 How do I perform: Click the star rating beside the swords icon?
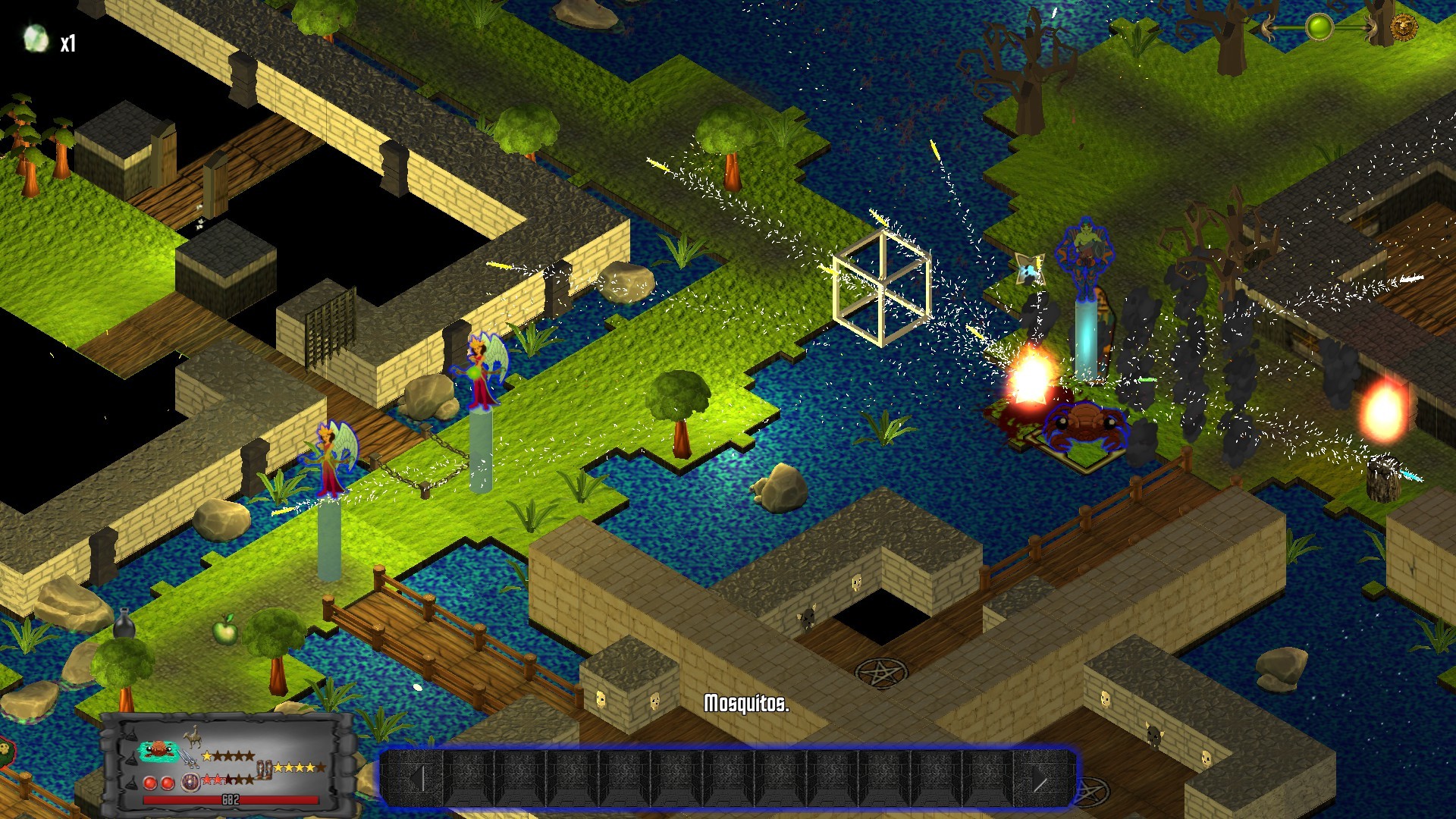(229, 755)
